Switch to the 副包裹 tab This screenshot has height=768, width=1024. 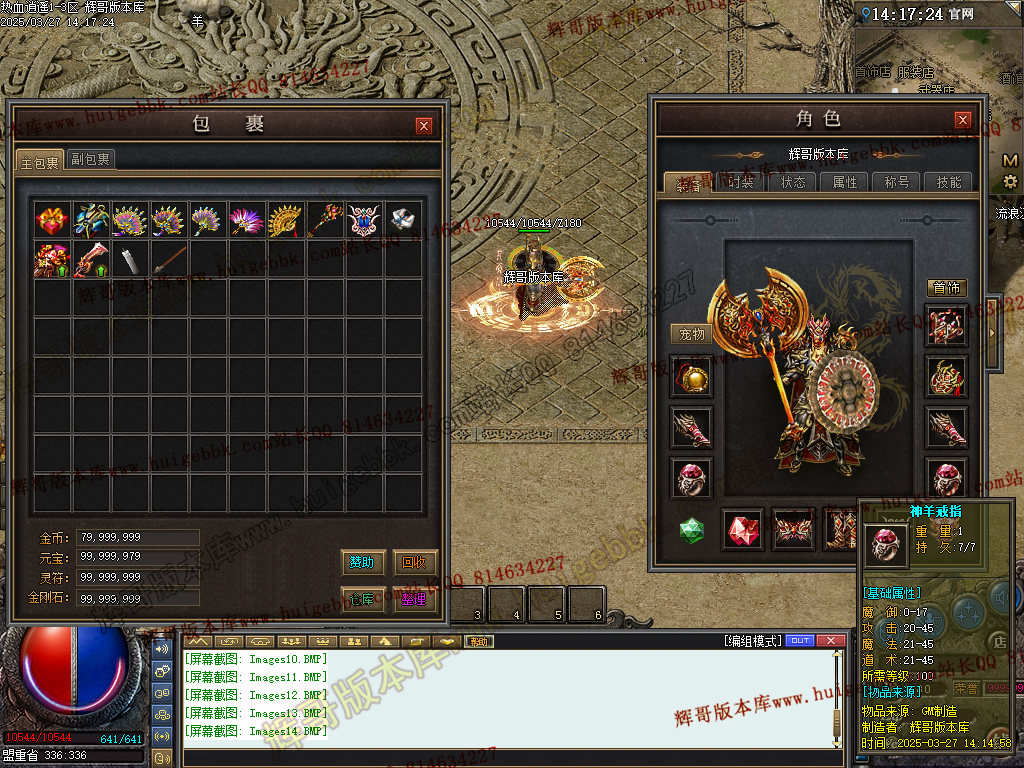(x=90, y=159)
